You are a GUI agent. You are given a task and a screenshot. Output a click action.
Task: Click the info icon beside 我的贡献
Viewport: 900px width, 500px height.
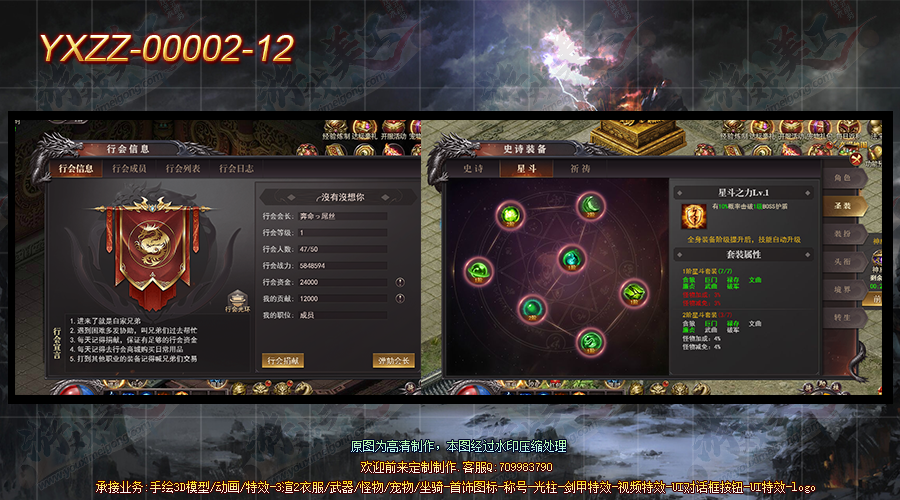click(400, 298)
